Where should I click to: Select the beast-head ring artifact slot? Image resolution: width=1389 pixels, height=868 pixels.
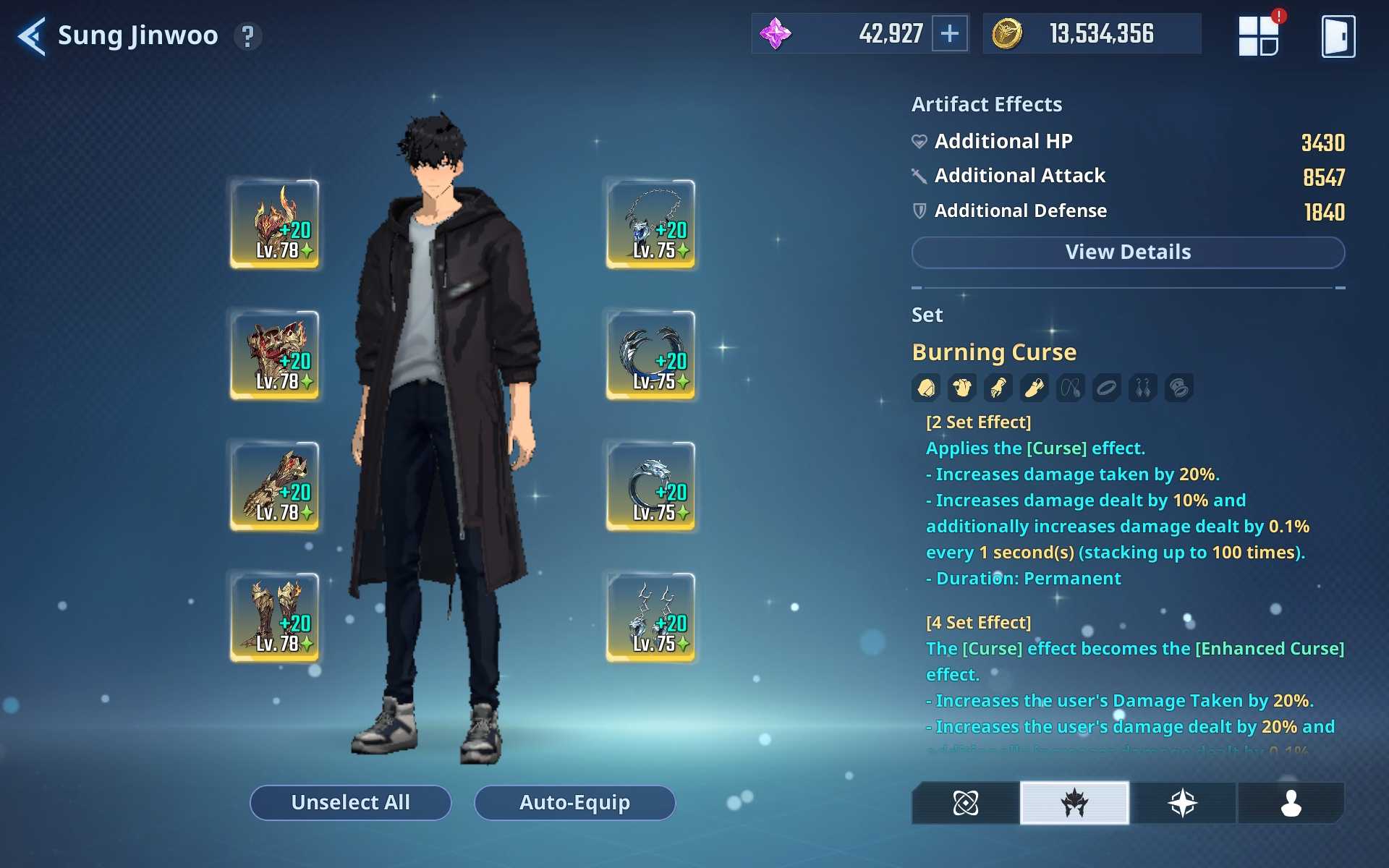click(650, 486)
